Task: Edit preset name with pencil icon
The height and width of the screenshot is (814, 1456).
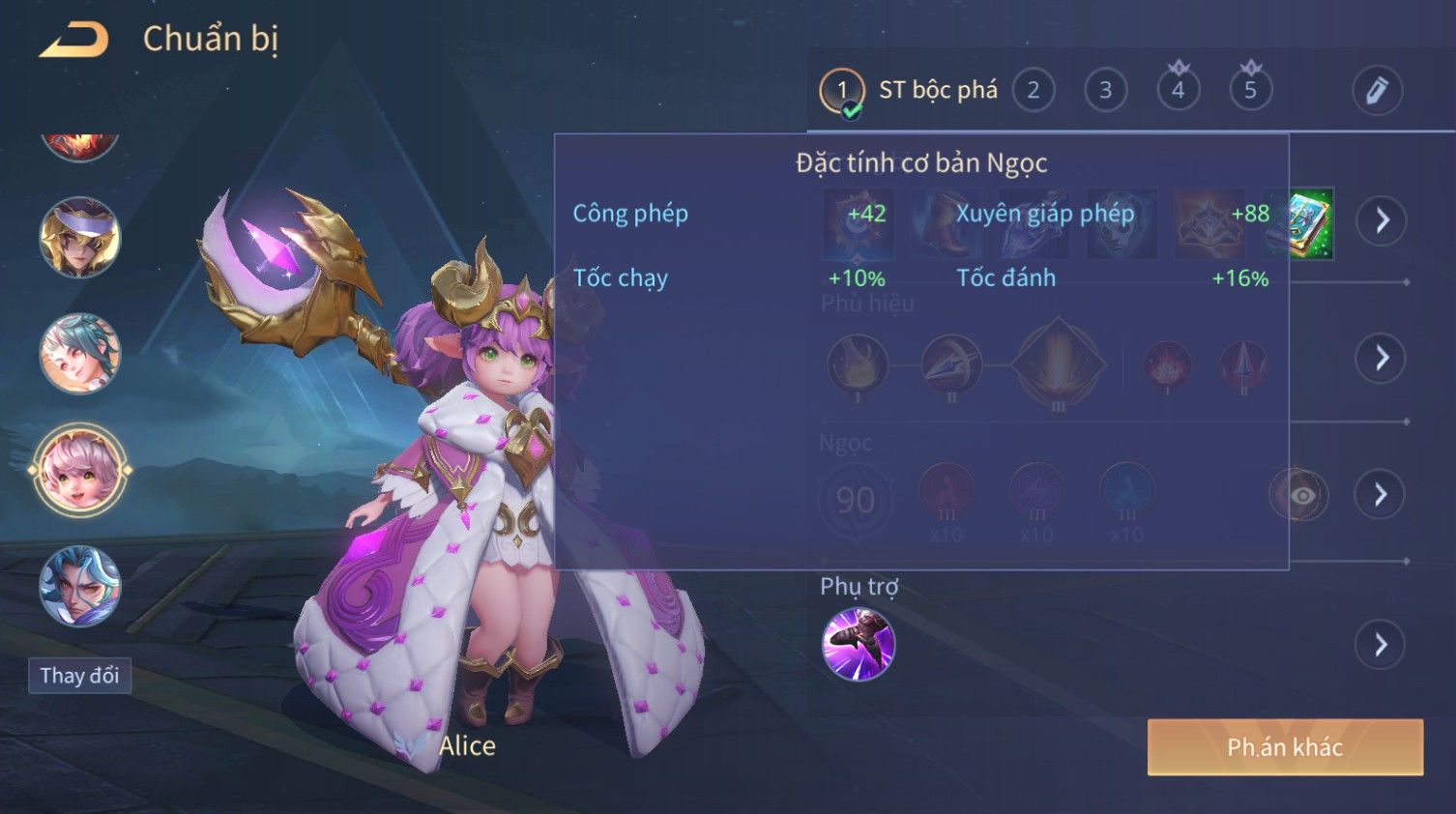Action: pos(1377,91)
